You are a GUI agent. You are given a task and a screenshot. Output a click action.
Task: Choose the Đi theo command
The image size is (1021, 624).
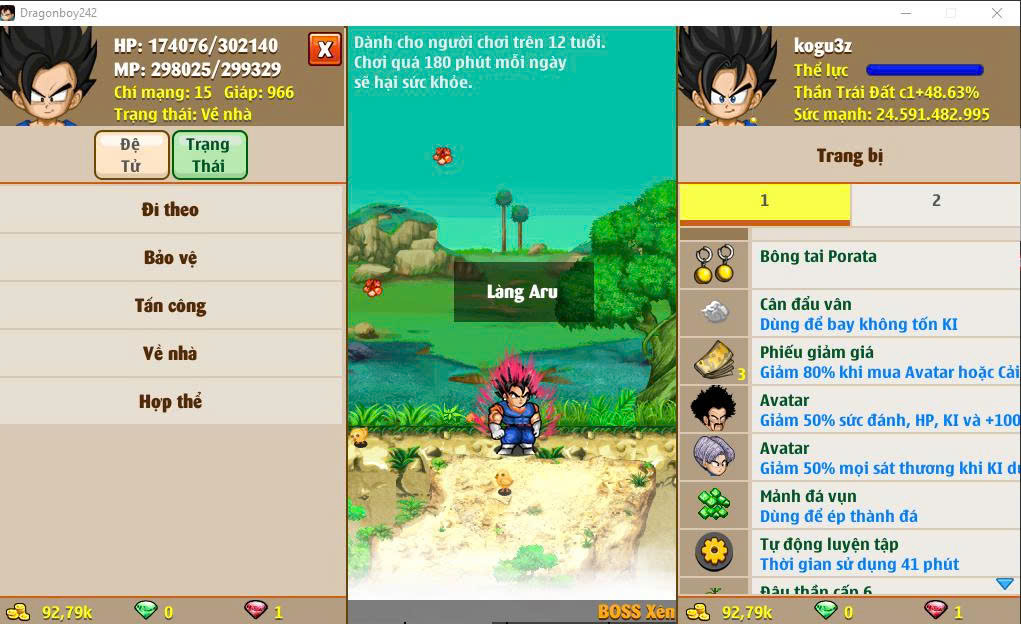click(171, 210)
